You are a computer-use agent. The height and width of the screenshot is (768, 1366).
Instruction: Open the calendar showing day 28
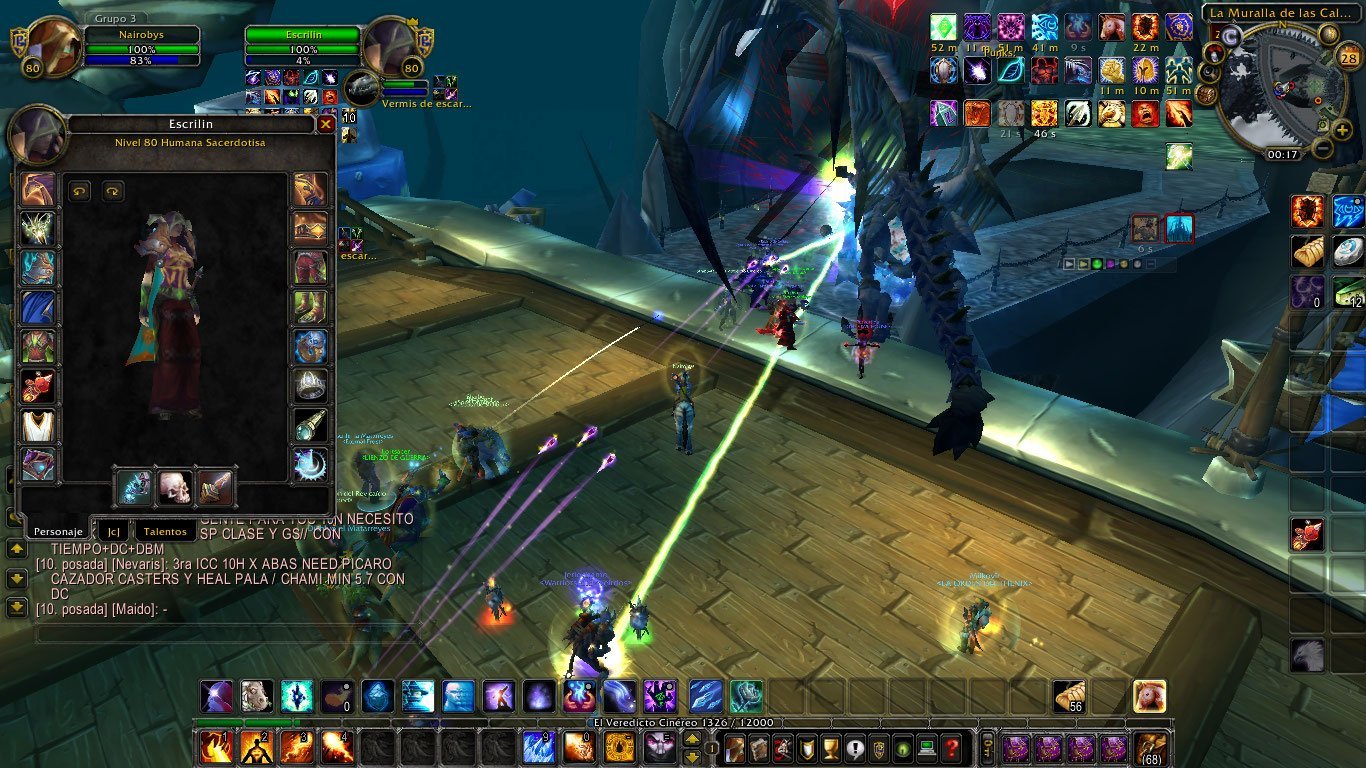click(1346, 59)
